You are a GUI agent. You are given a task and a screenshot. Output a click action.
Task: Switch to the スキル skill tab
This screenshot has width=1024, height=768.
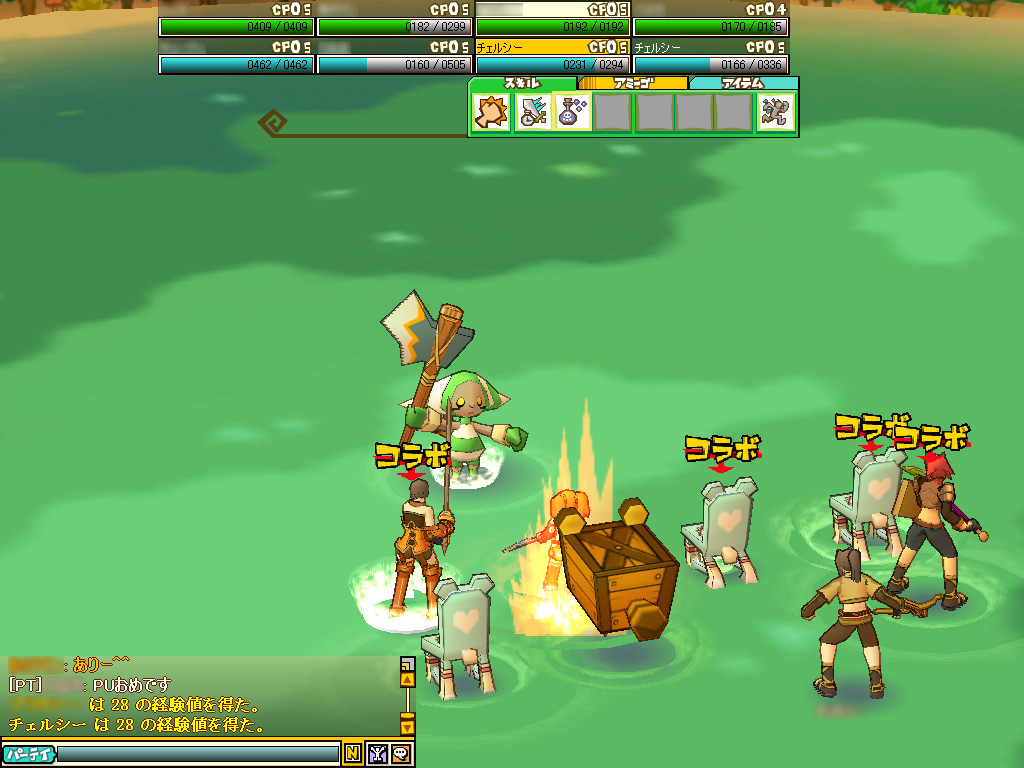click(x=522, y=84)
